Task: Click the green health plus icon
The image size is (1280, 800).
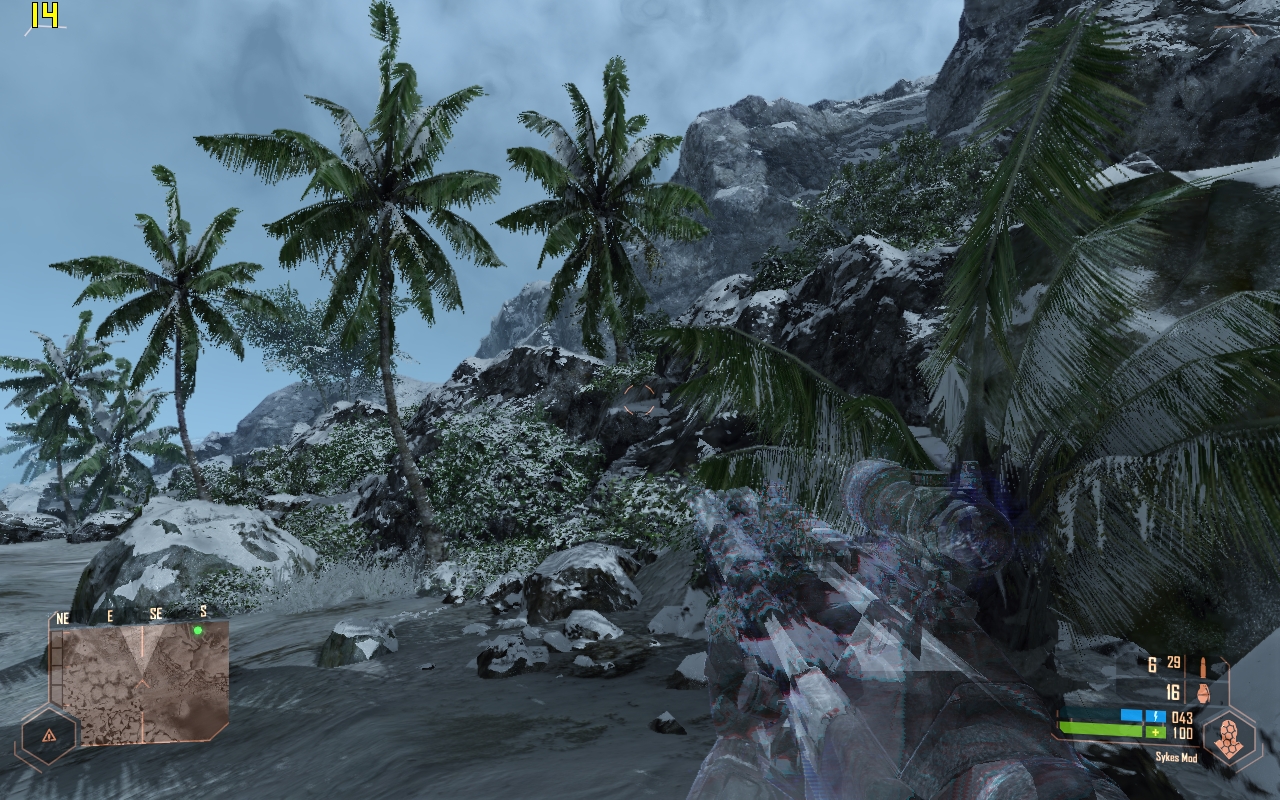Action: pos(1155,732)
